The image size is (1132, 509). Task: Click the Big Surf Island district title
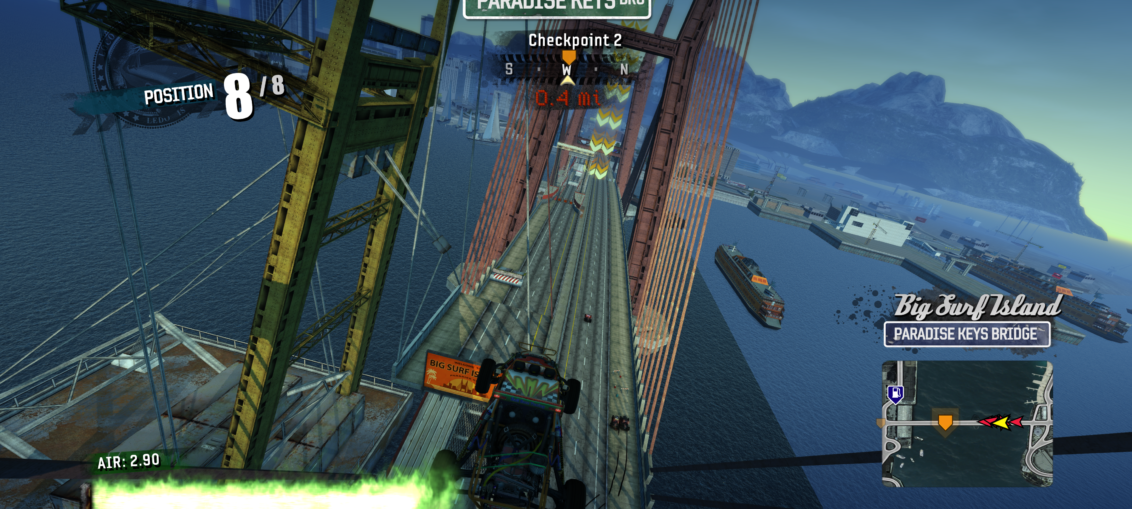tap(977, 305)
